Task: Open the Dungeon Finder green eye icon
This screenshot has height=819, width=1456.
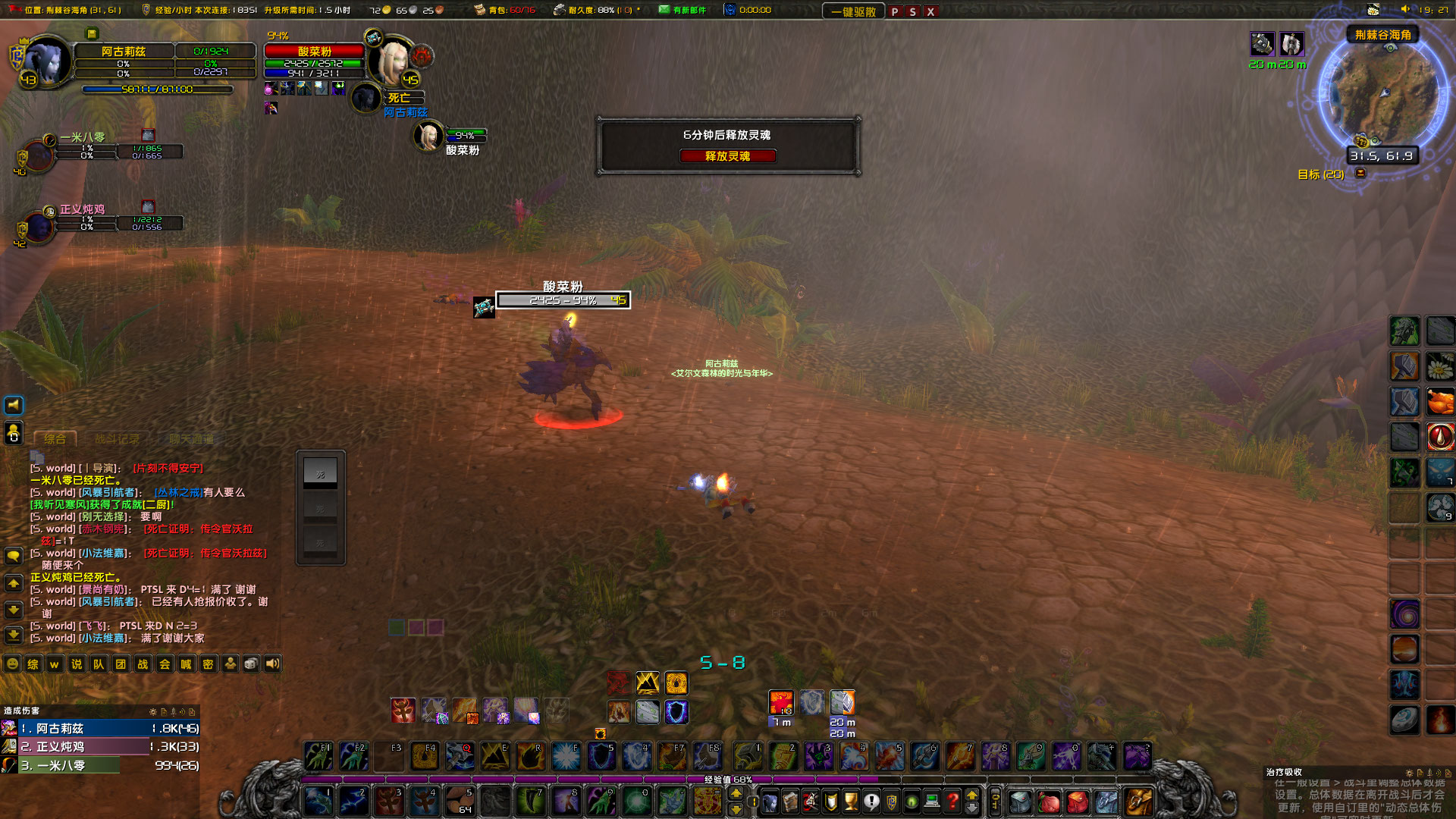Action: pyautogui.click(x=911, y=802)
